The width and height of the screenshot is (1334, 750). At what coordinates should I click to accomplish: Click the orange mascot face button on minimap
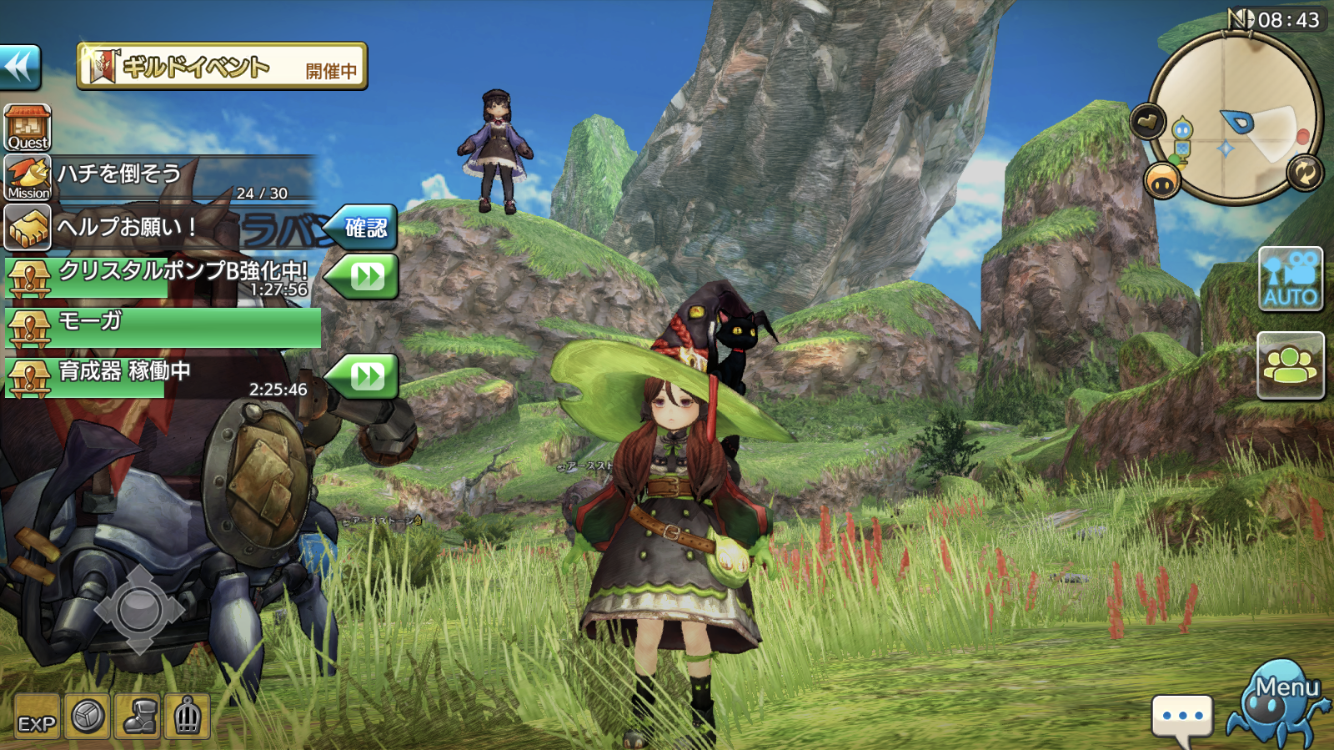click(1163, 180)
